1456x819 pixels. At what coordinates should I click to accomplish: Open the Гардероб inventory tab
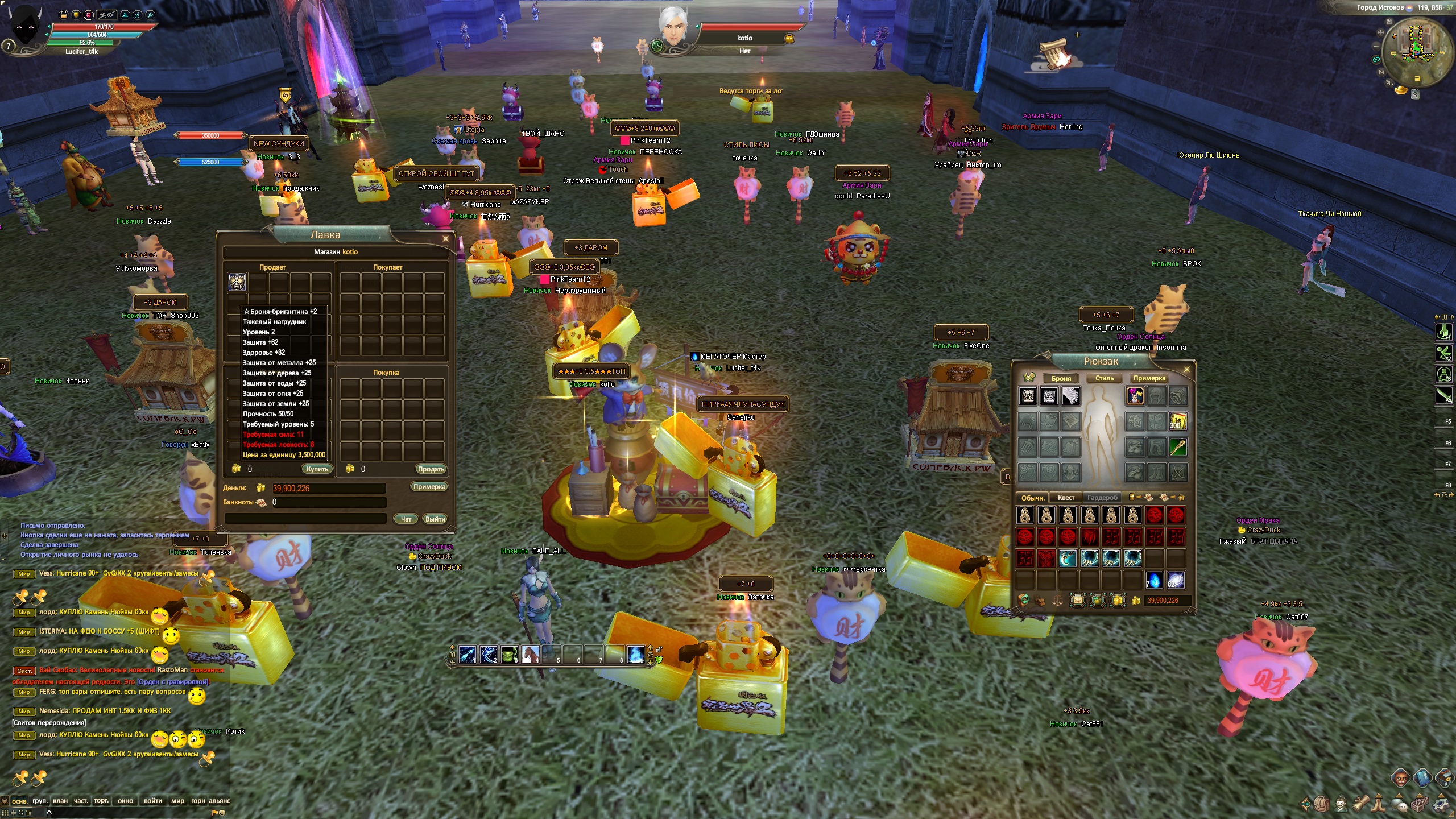[1102, 498]
